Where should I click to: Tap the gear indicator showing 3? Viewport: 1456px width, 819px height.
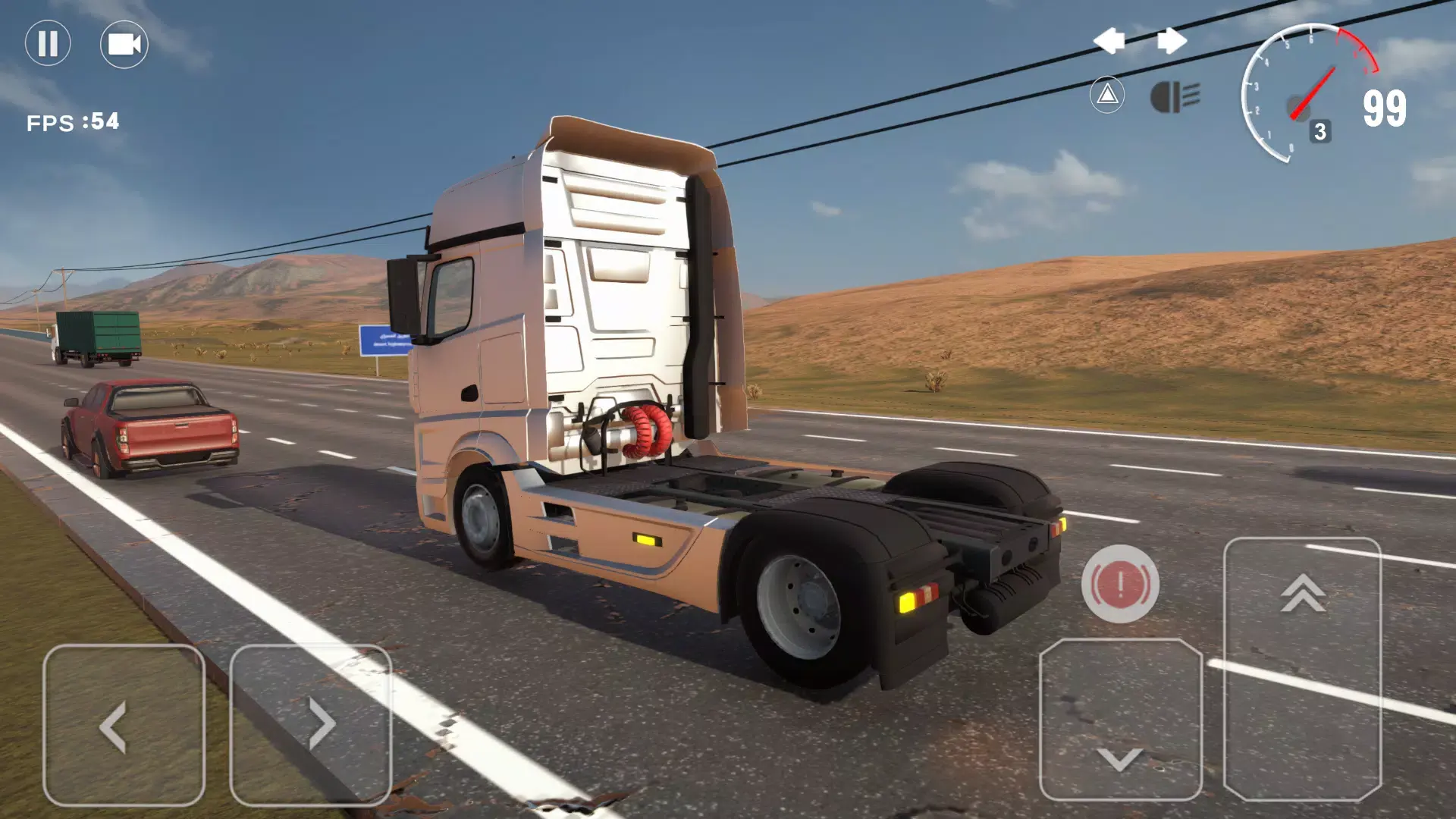click(1320, 130)
